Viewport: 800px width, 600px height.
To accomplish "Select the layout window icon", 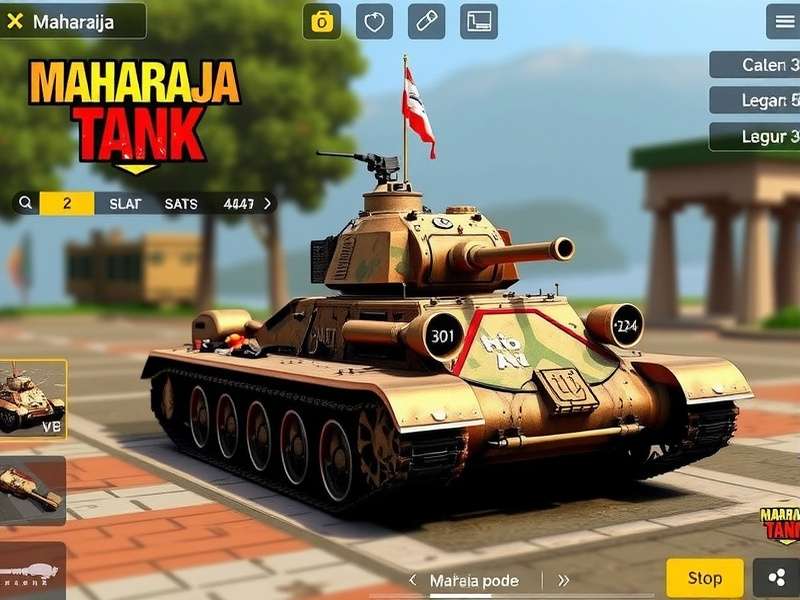I will [479, 21].
